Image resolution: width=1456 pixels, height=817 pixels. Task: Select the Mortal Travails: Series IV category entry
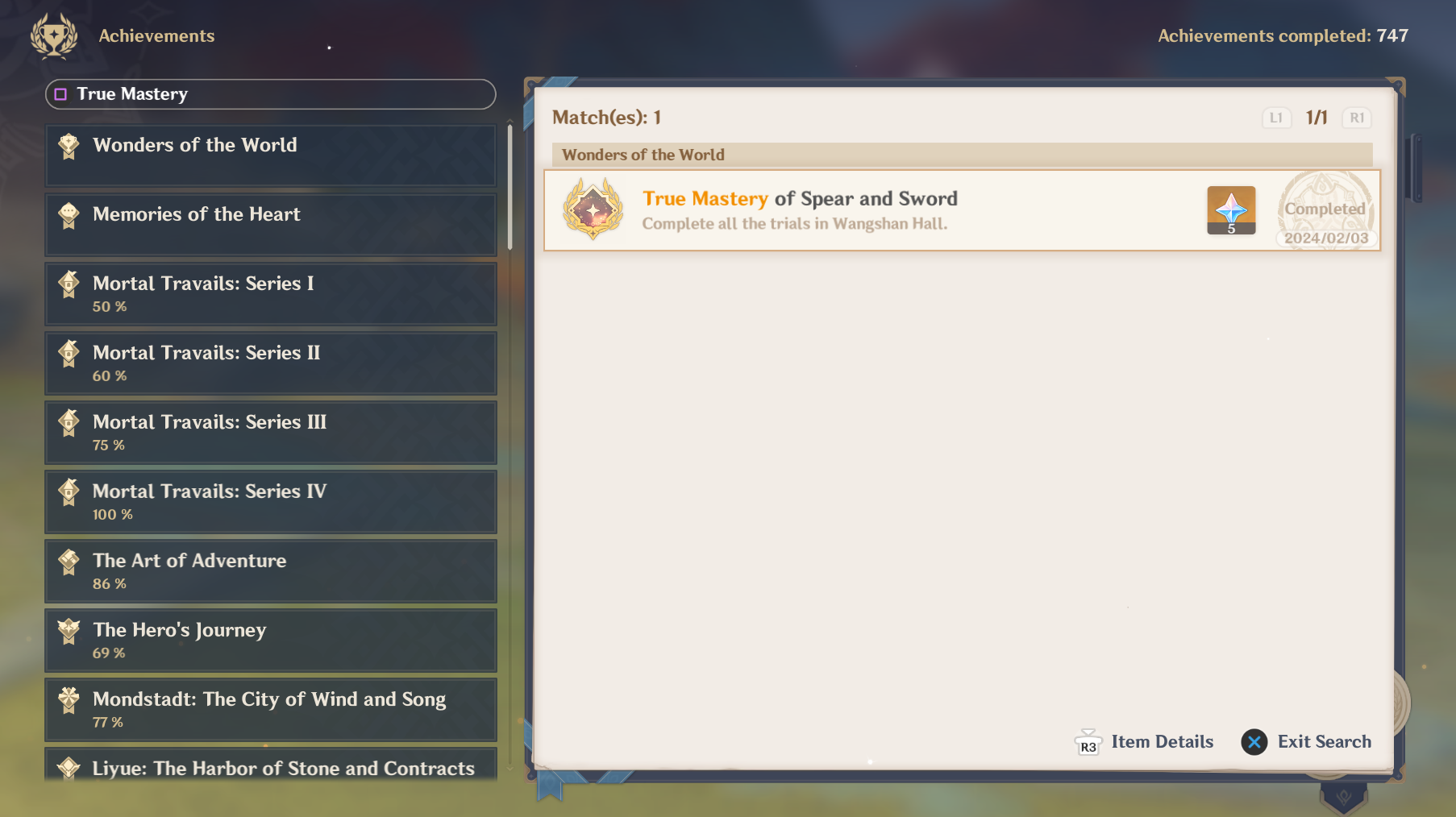pos(270,501)
